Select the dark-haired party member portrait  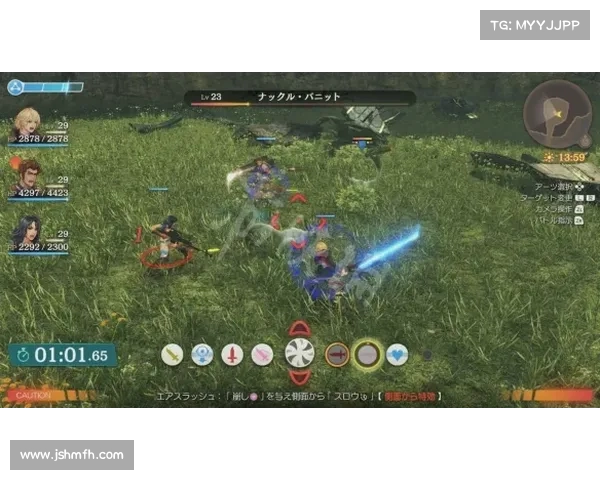(x=27, y=231)
